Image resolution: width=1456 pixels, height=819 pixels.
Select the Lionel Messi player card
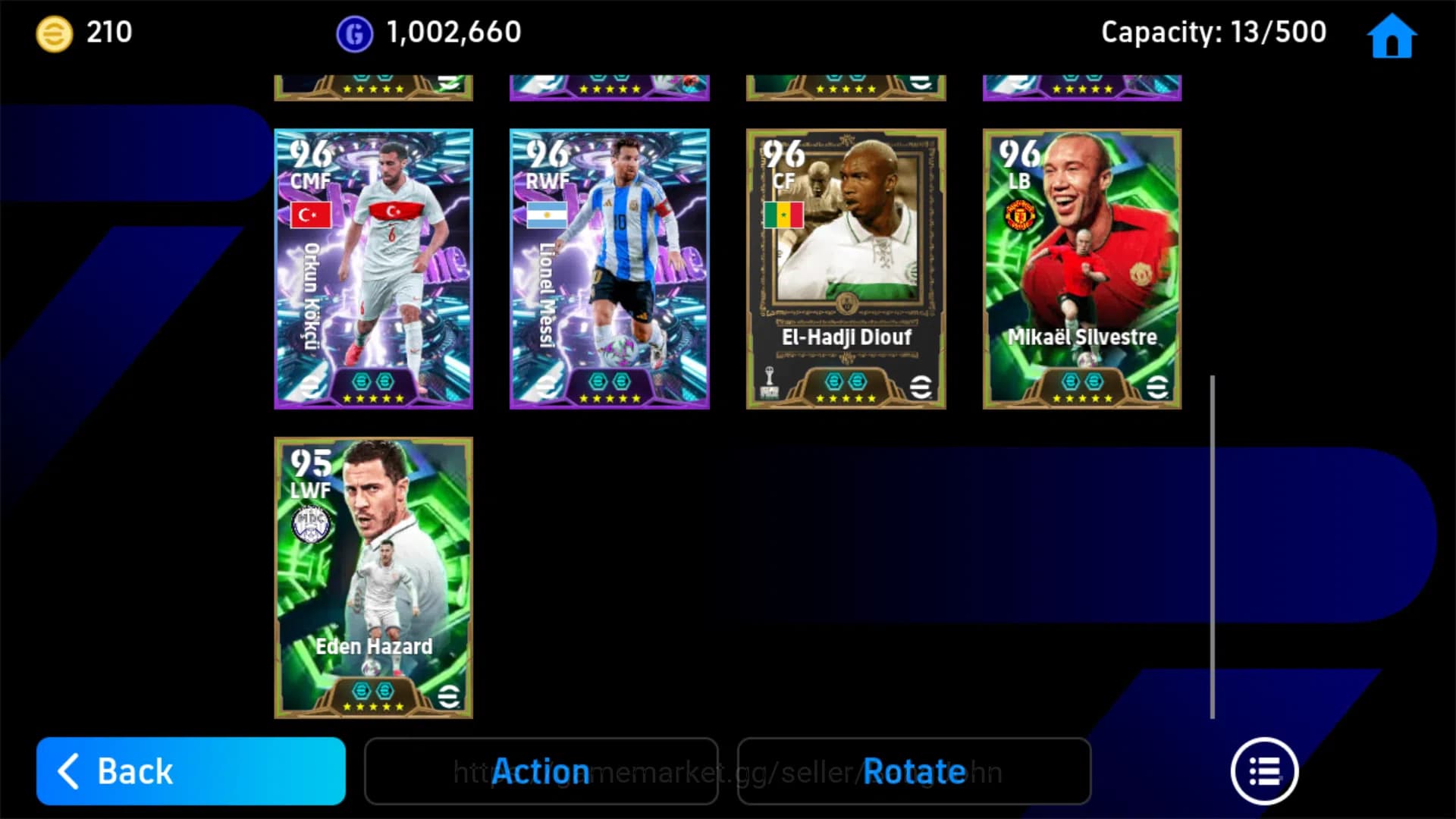[609, 269]
